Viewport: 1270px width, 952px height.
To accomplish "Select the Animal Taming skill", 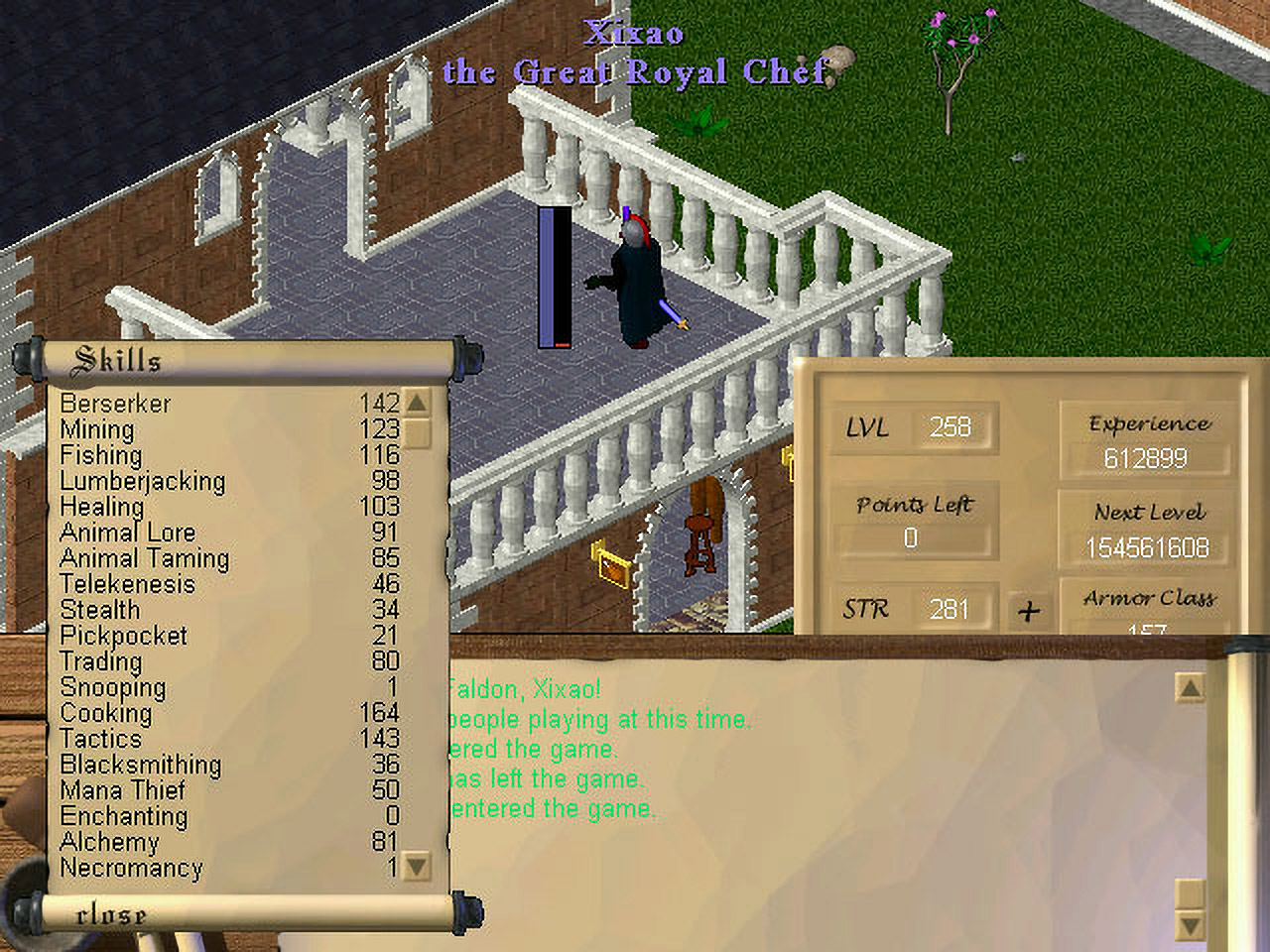I will 145,558.
